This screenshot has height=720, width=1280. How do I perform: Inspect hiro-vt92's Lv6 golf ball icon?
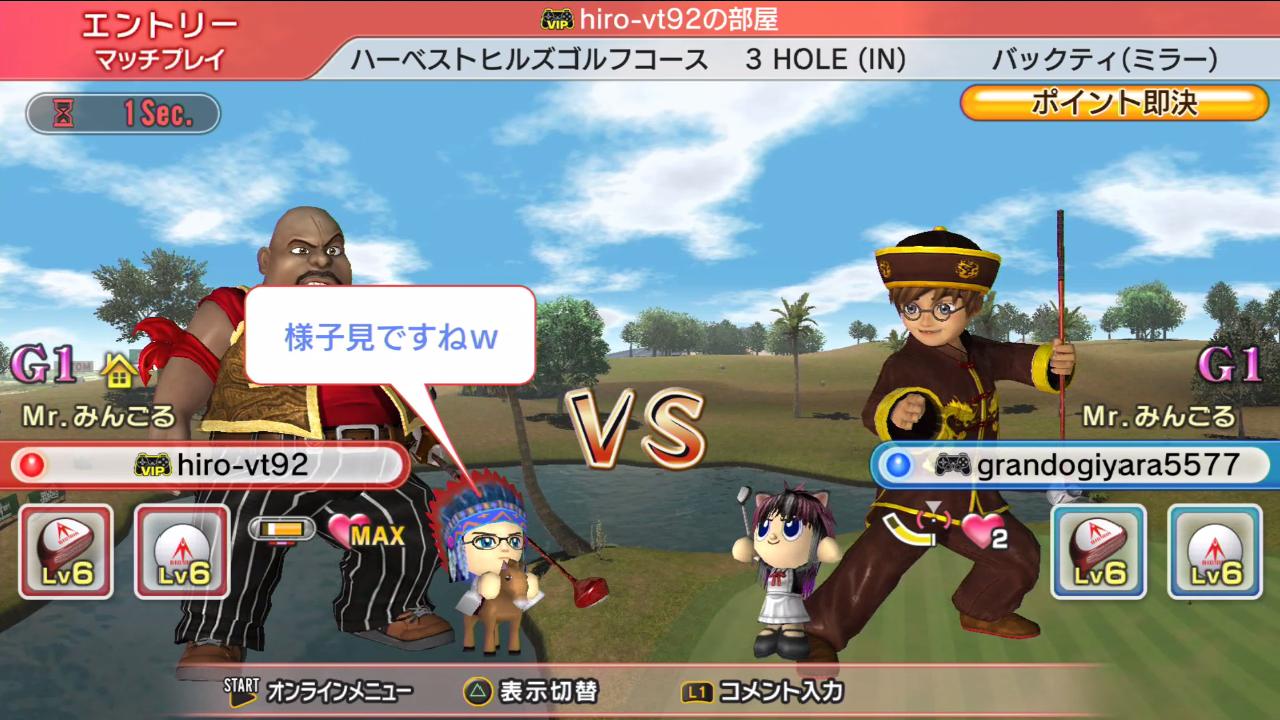tap(181, 551)
